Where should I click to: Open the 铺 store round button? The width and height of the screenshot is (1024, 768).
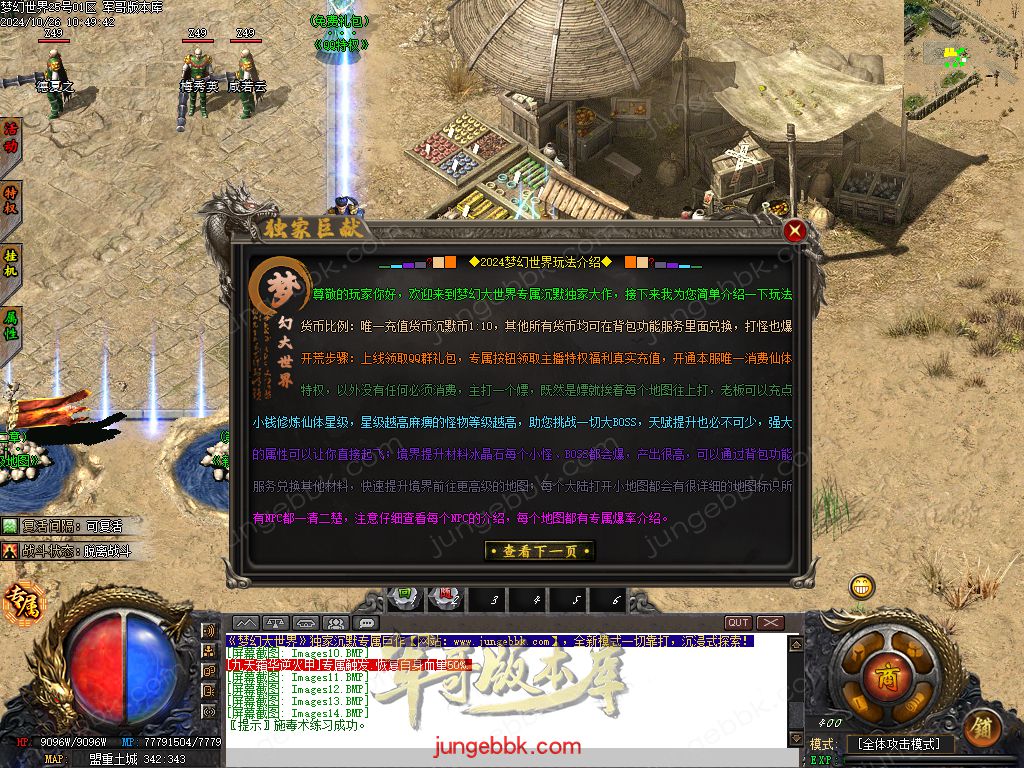click(984, 727)
